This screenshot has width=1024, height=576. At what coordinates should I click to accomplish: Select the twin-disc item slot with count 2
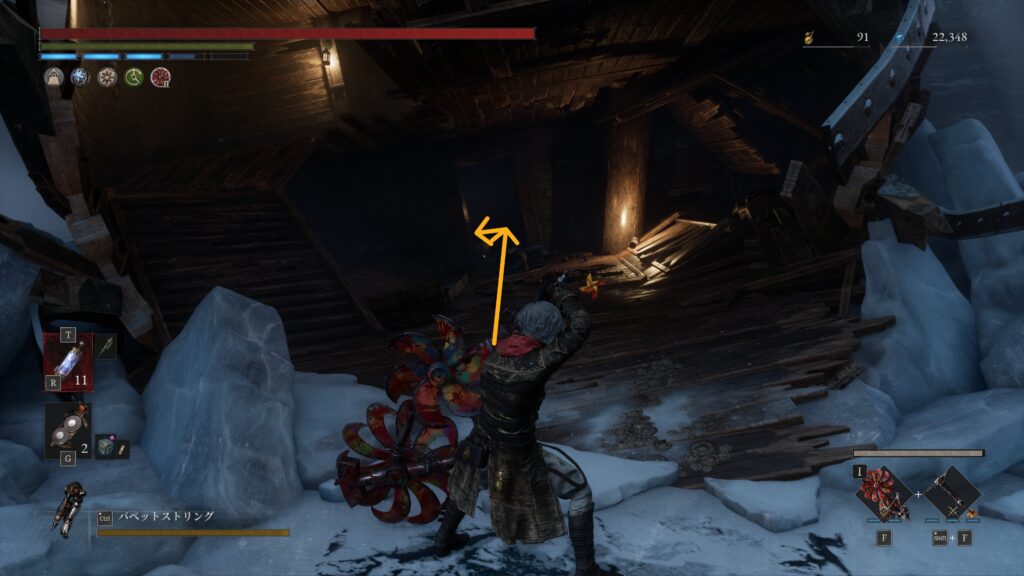pyautogui.click(x=66, y=430)
